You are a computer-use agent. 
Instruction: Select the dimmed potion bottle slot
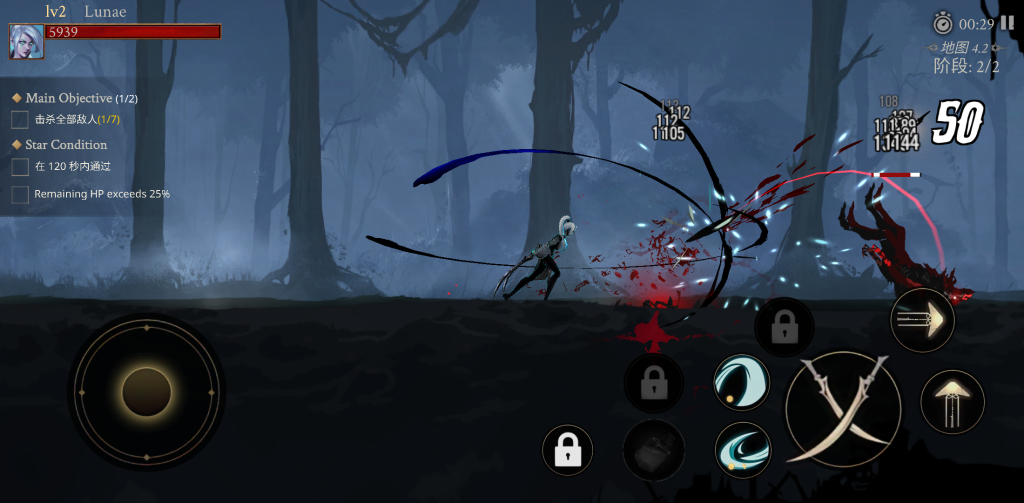654,449
